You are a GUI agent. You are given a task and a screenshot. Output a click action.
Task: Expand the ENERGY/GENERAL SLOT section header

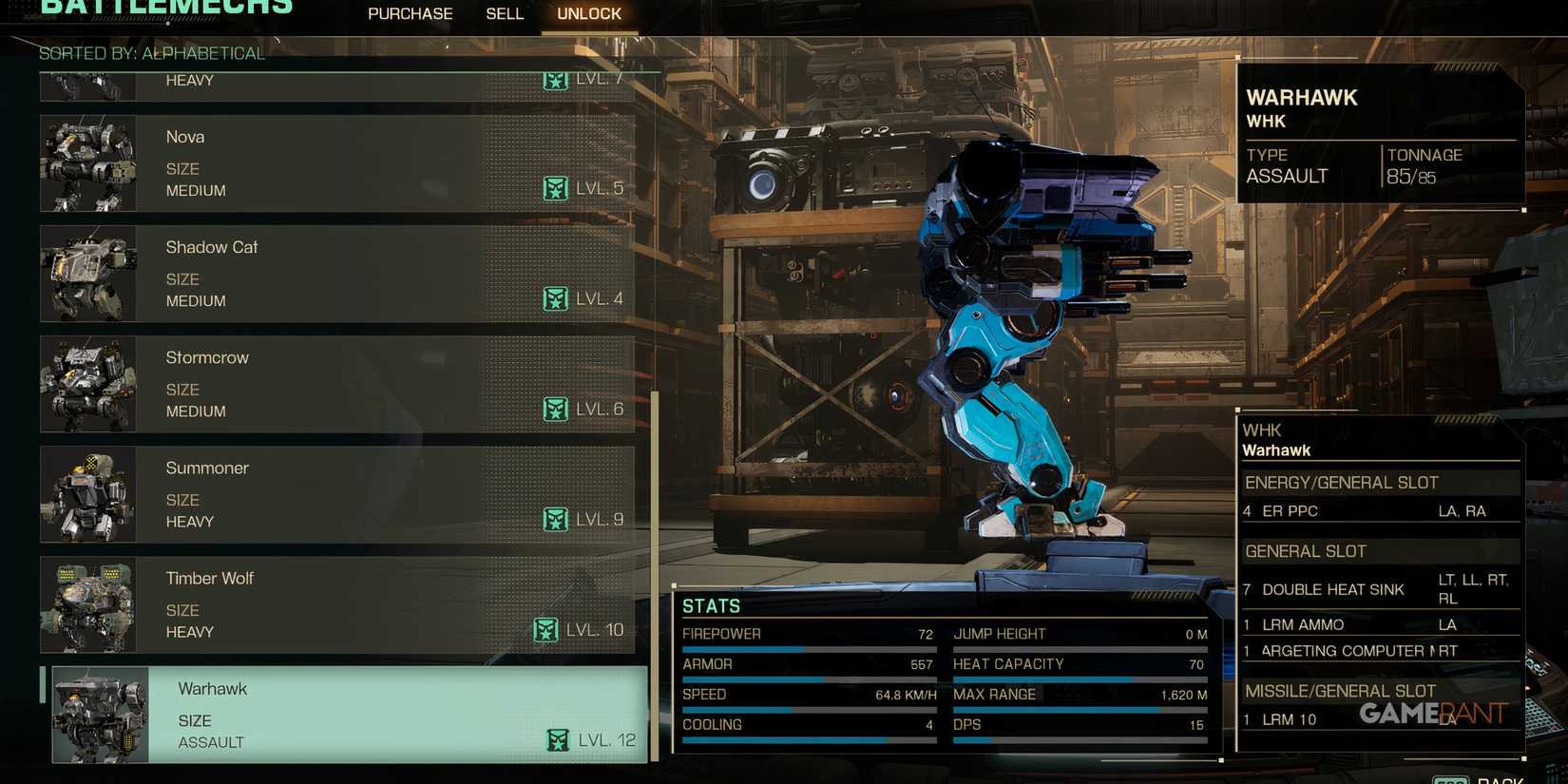click(1342, 483)
